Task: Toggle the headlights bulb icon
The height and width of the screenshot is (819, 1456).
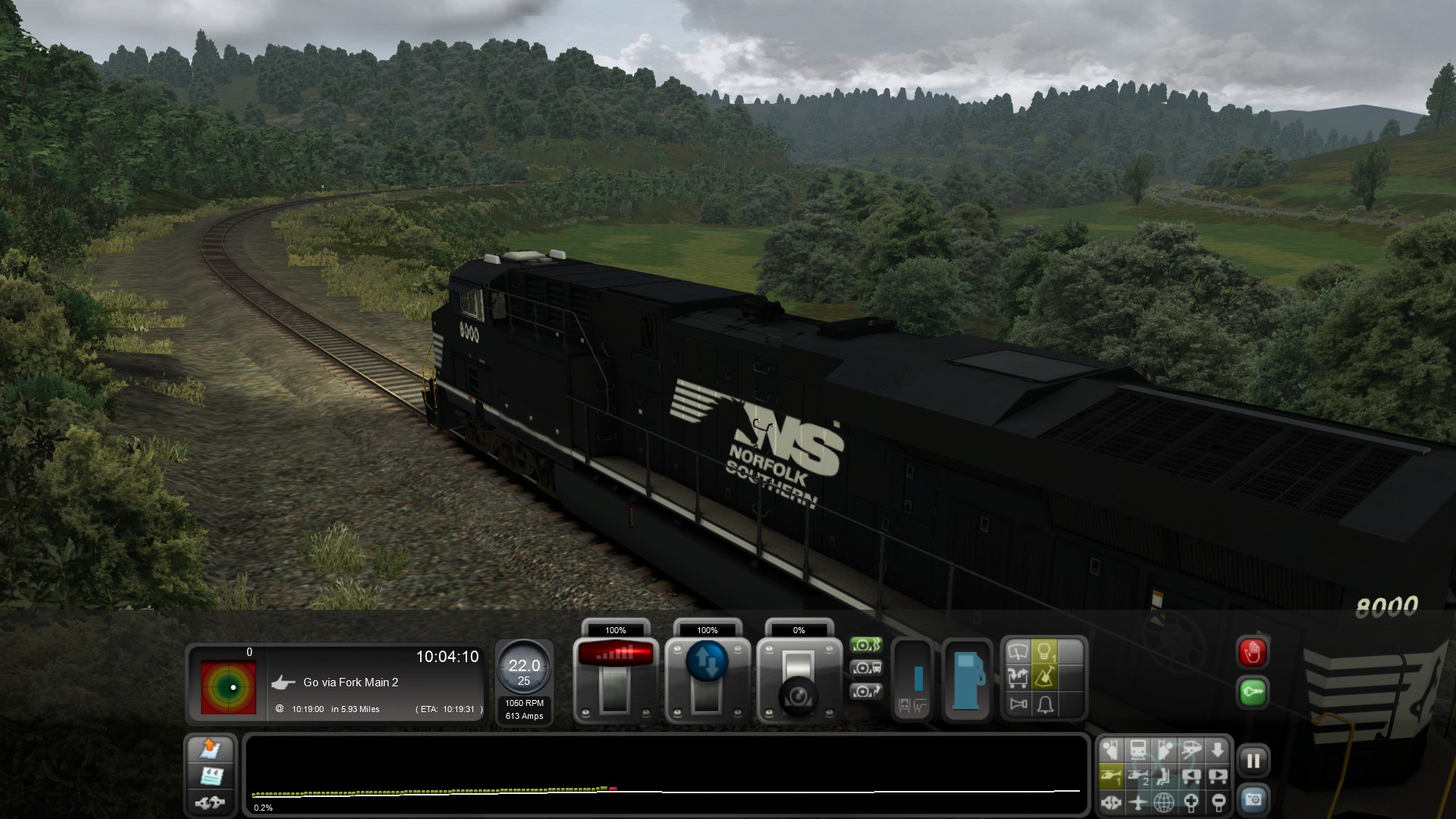Action: (x=1045, y=651)
